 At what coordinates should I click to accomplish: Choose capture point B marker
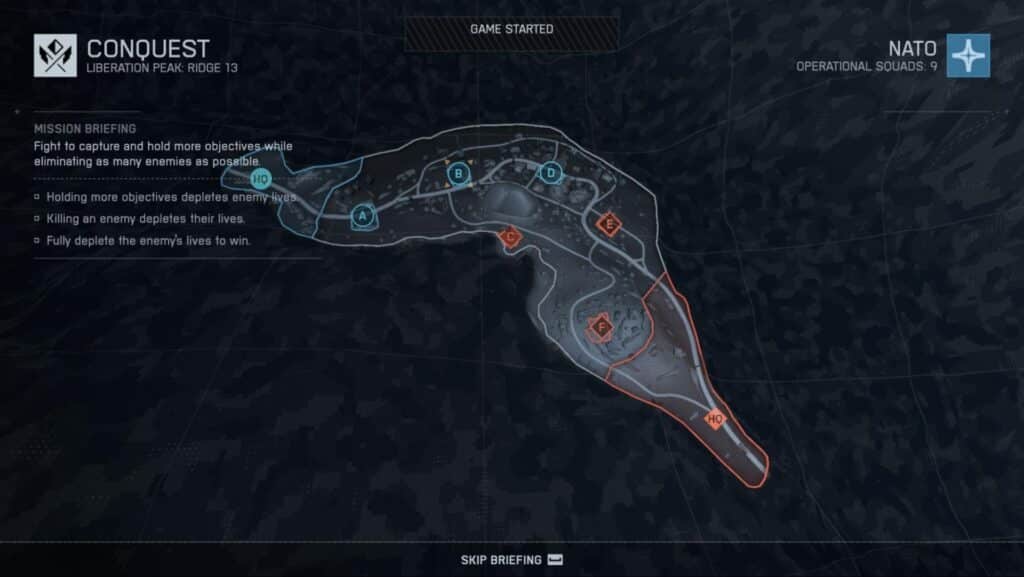pyautogui.click(x=458, y=175)
